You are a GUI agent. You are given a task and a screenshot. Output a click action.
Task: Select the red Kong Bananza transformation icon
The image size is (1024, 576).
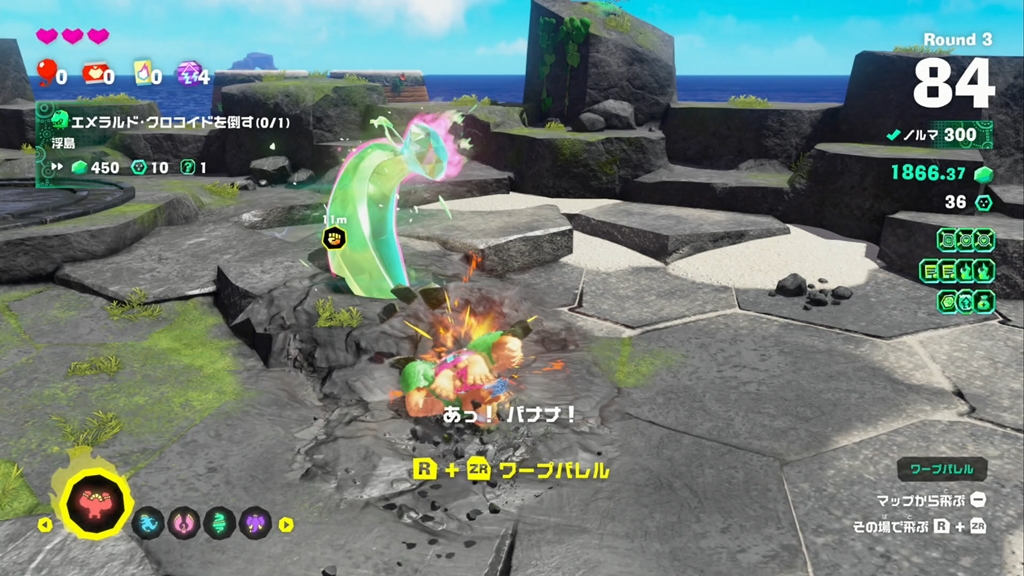click(x=97, y=499)
